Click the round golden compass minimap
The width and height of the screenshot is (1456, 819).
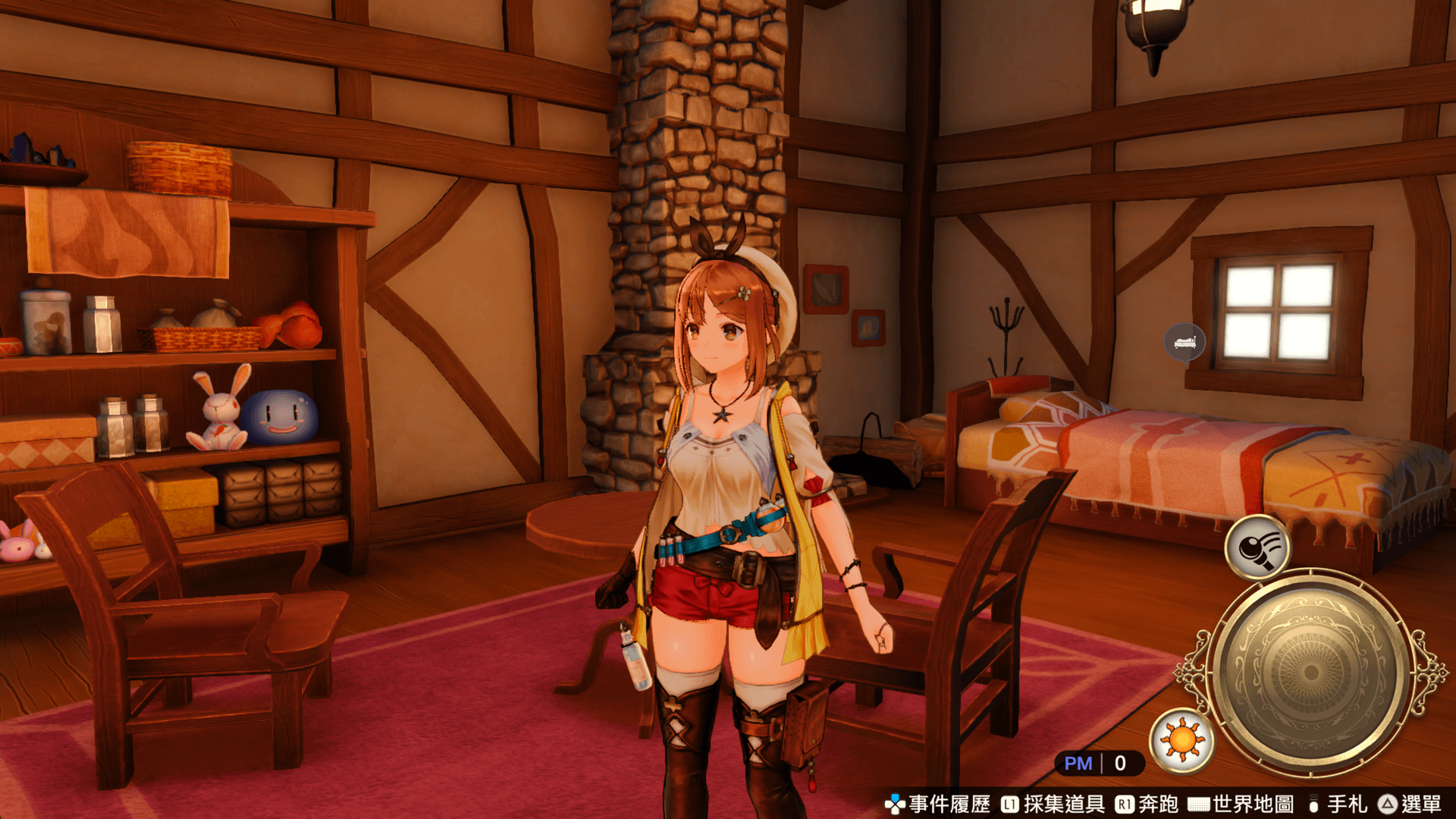[1310, 673]
